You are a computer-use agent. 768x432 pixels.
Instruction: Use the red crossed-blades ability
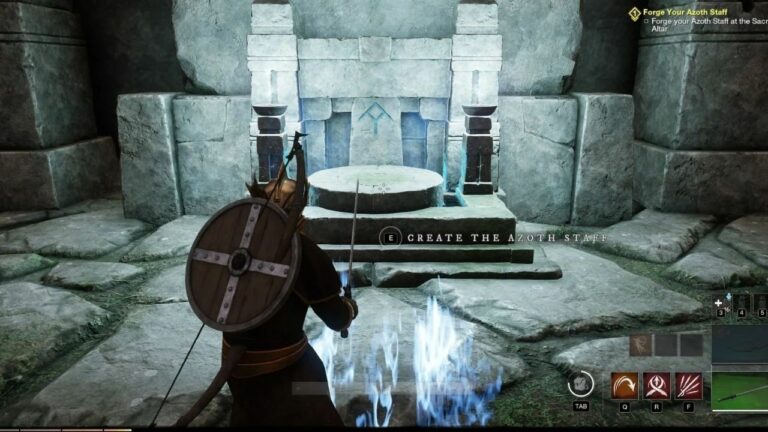pos(657,385)
